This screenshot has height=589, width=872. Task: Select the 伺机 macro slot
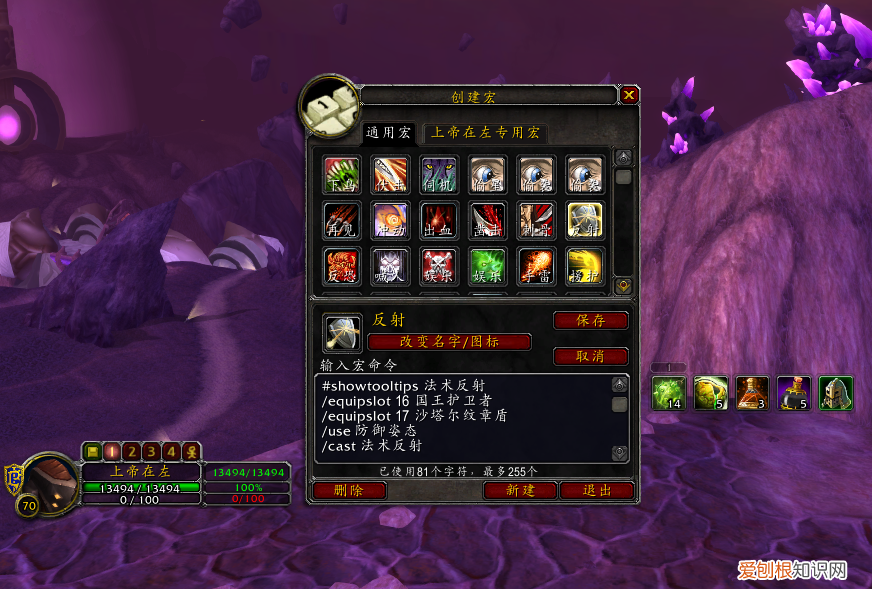coord(439,174)
